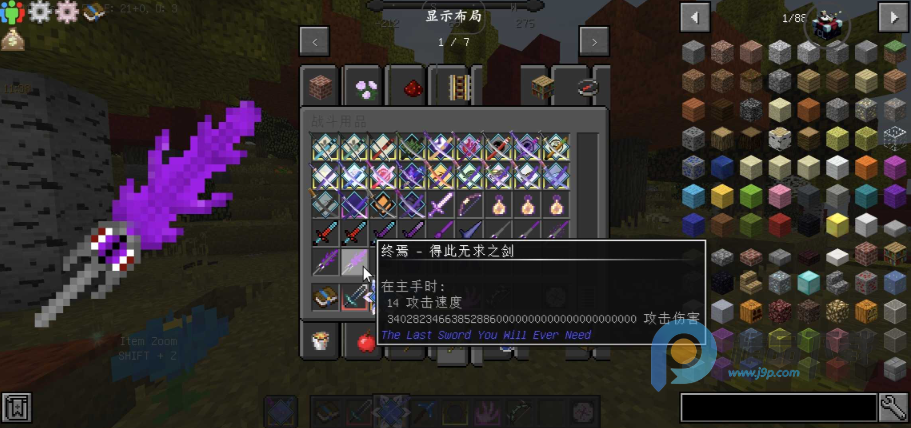Open the brick block creative tab

pos(321,88)
